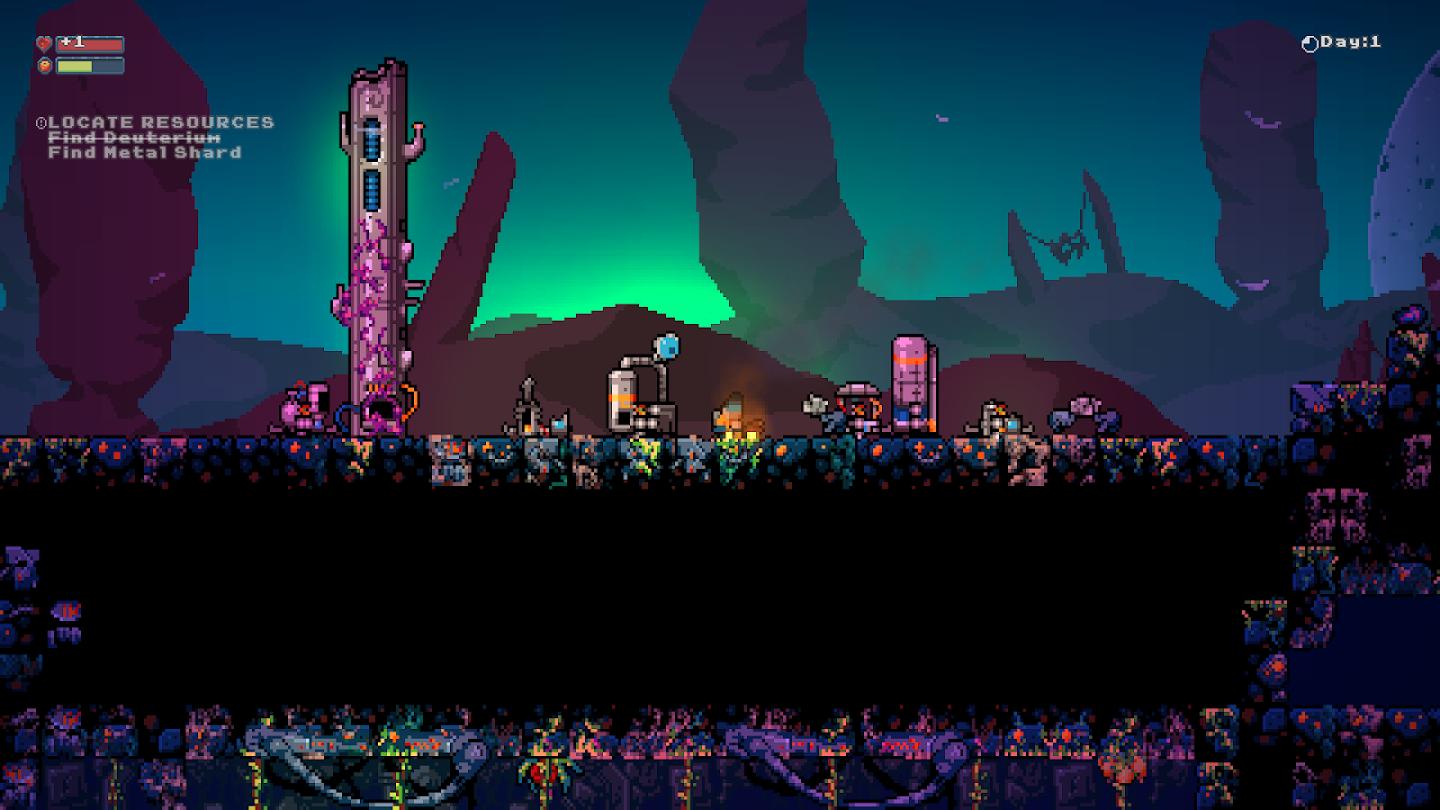Select the Locate Resources objective header
This screenshot has height=810, width=1440.
point(160,122)
